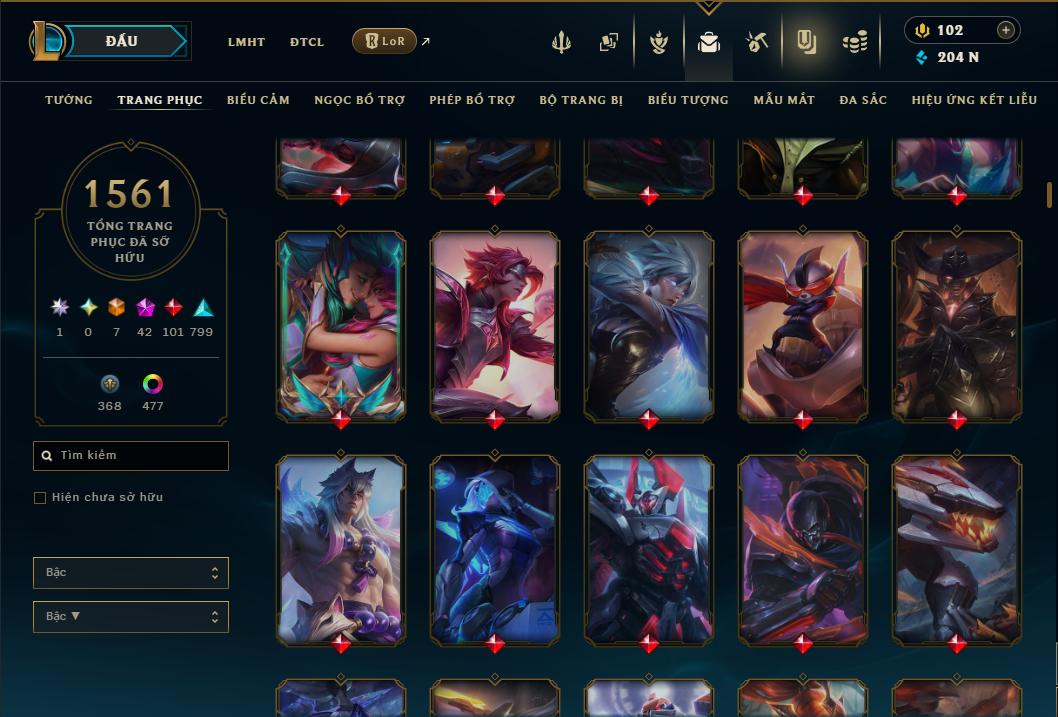This screenshot has width=1058, height=717.
Task: Open the loot hammer crafting icon
Action: 756,42
